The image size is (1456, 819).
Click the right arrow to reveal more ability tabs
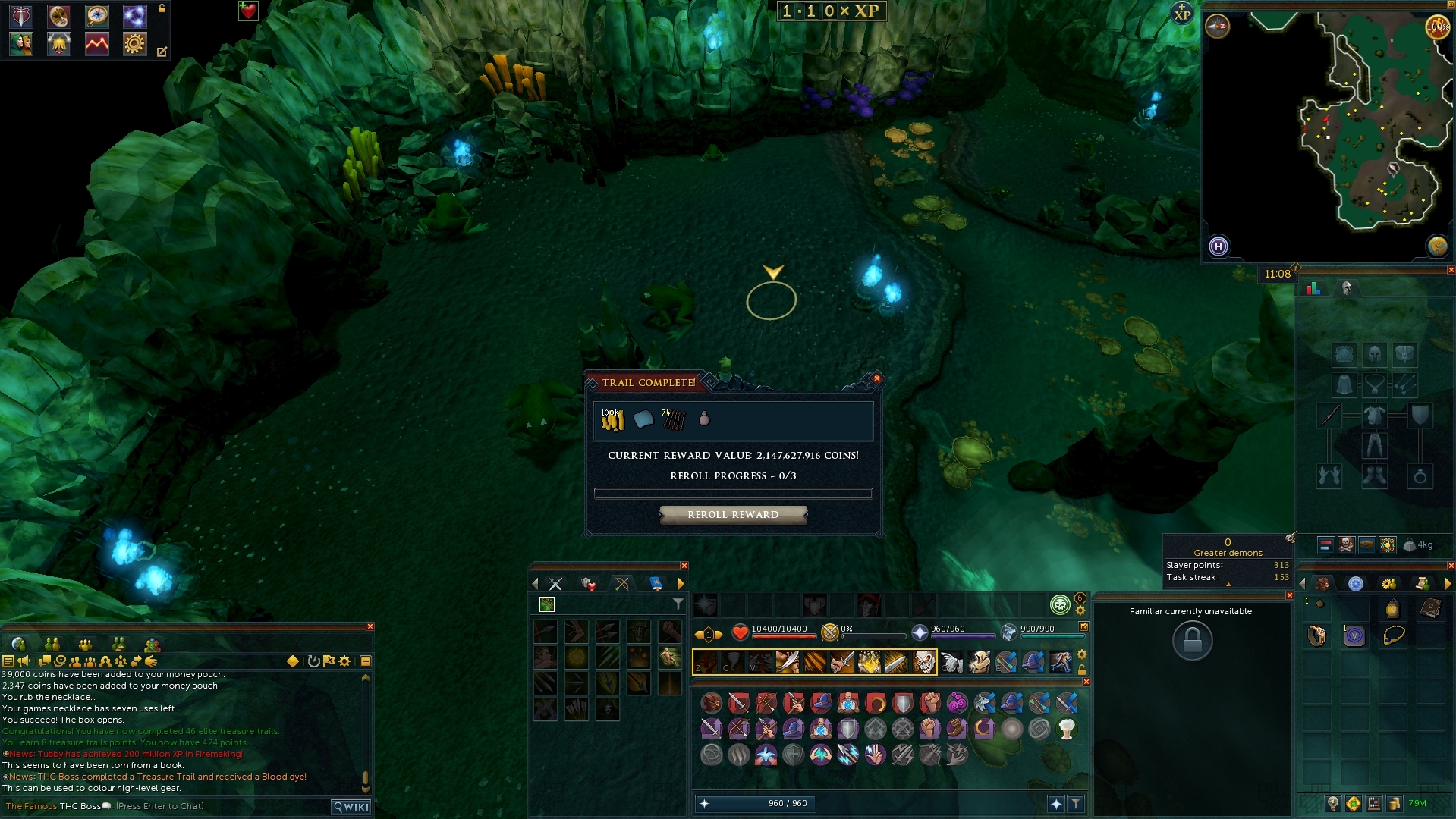(683, 584)
